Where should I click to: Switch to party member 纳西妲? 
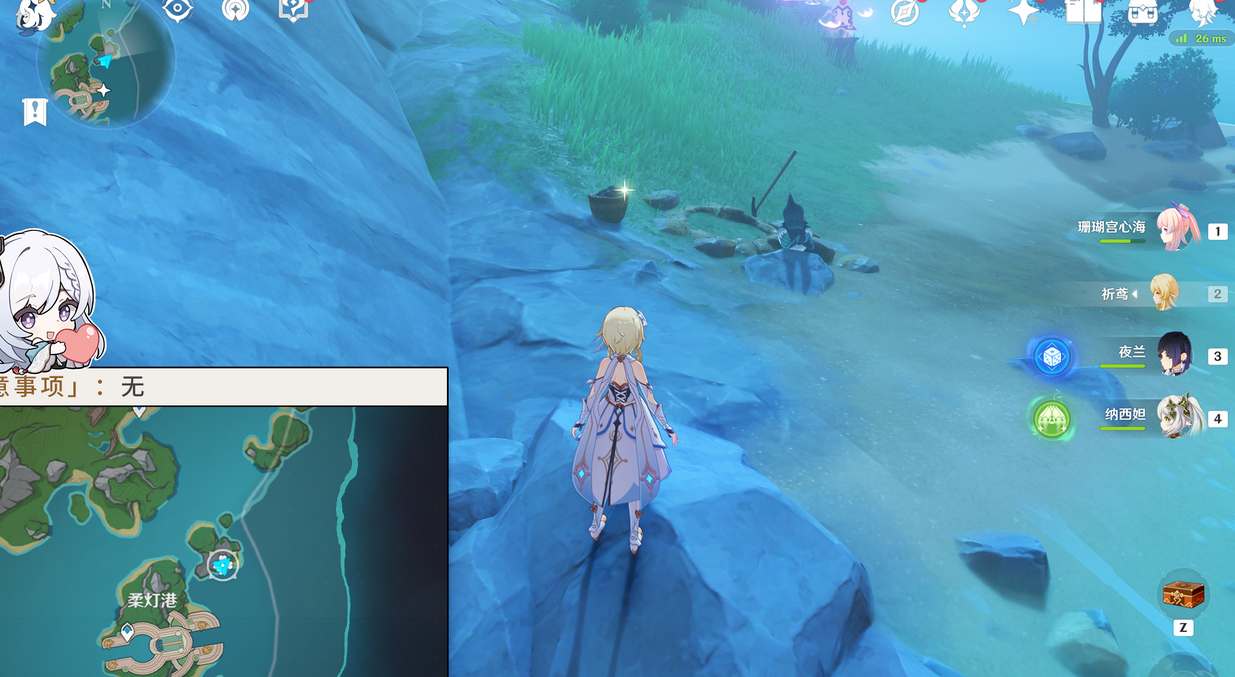tap(1178, 417)
